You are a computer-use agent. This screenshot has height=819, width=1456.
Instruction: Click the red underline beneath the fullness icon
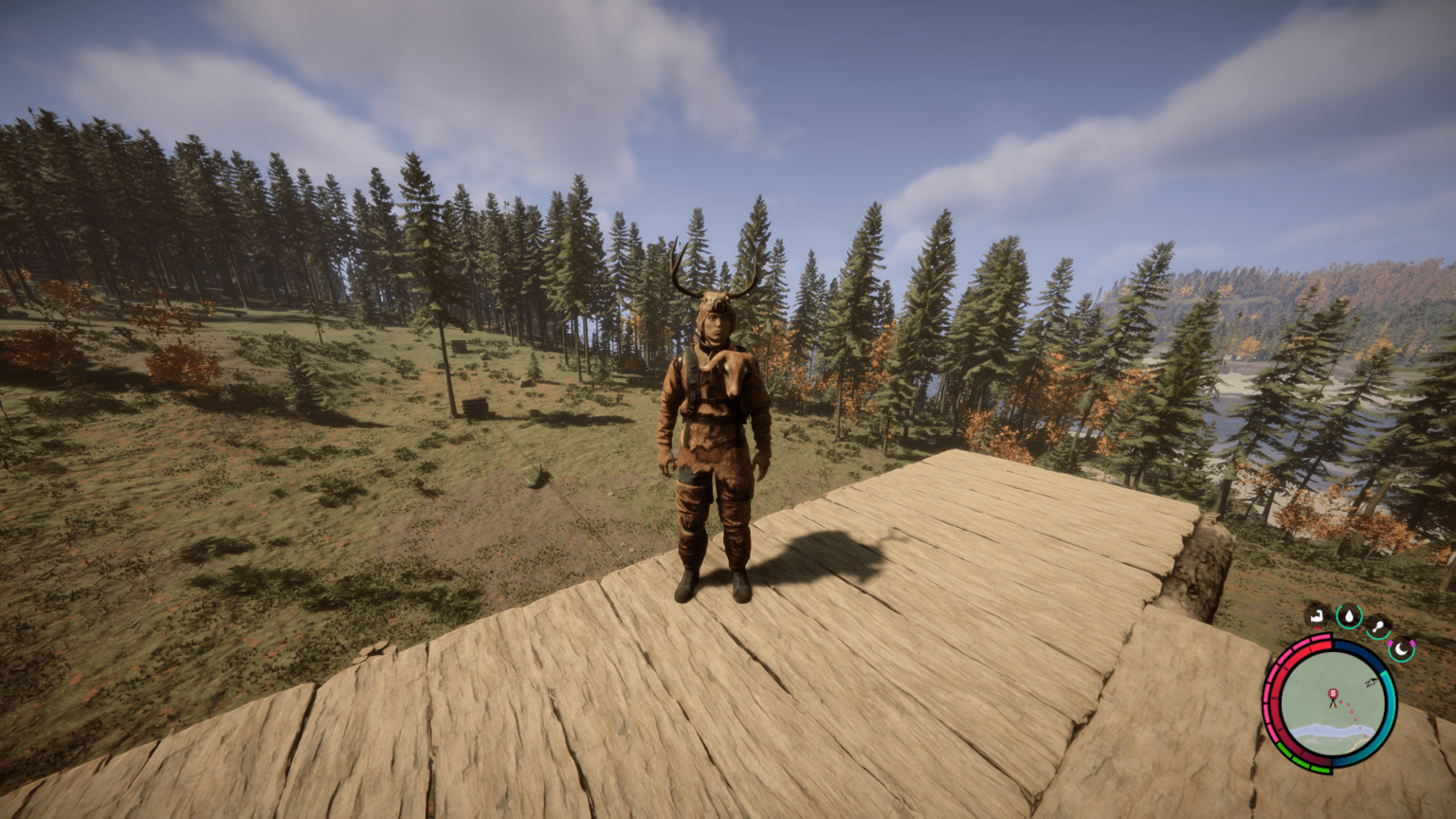point(1316,628)
